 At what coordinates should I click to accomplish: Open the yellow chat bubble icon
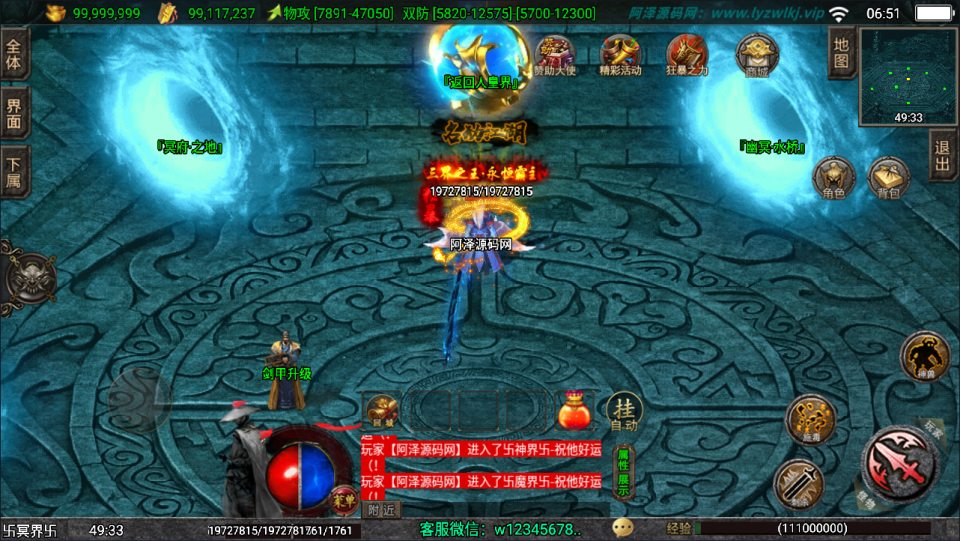623,528
